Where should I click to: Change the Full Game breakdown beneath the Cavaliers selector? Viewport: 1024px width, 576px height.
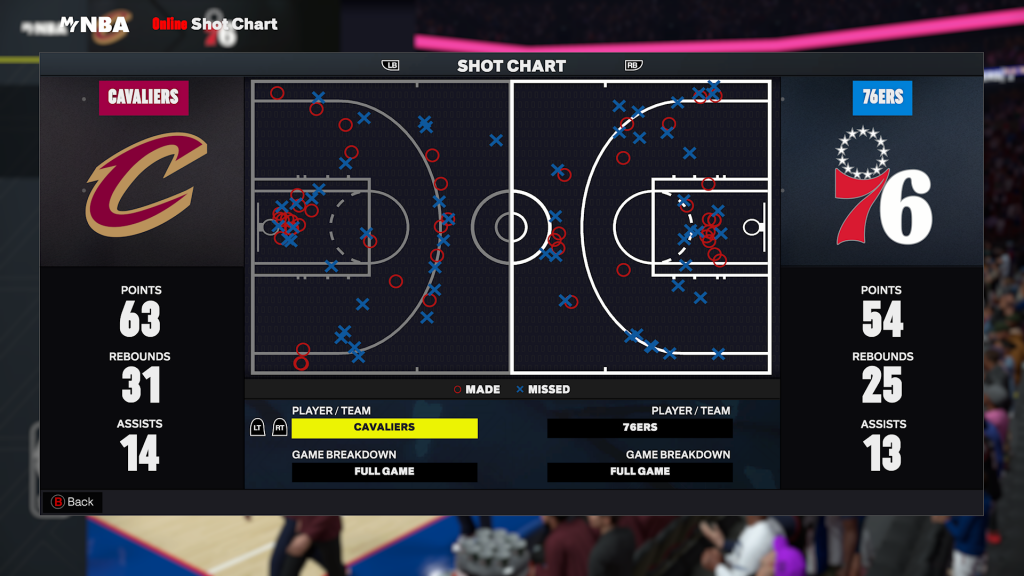pos(384,472)
